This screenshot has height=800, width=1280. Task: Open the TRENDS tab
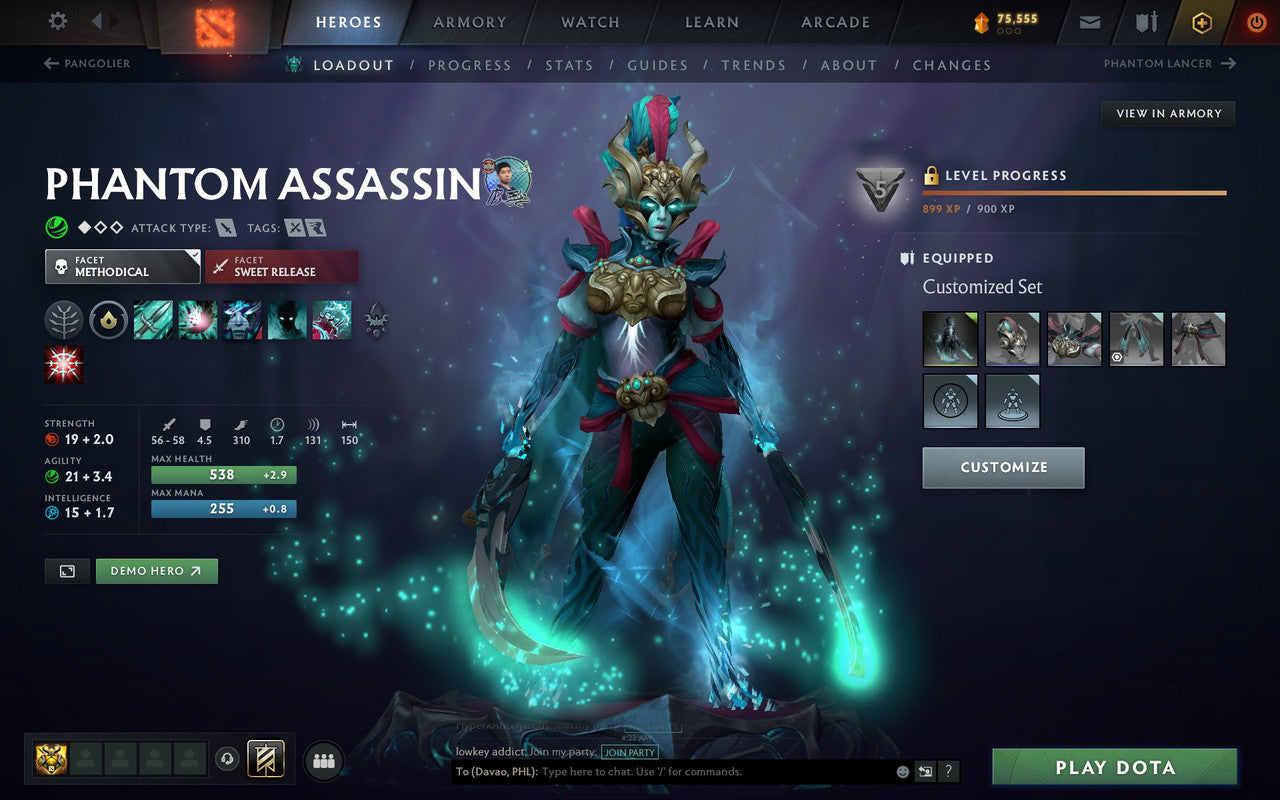(754, 64)
